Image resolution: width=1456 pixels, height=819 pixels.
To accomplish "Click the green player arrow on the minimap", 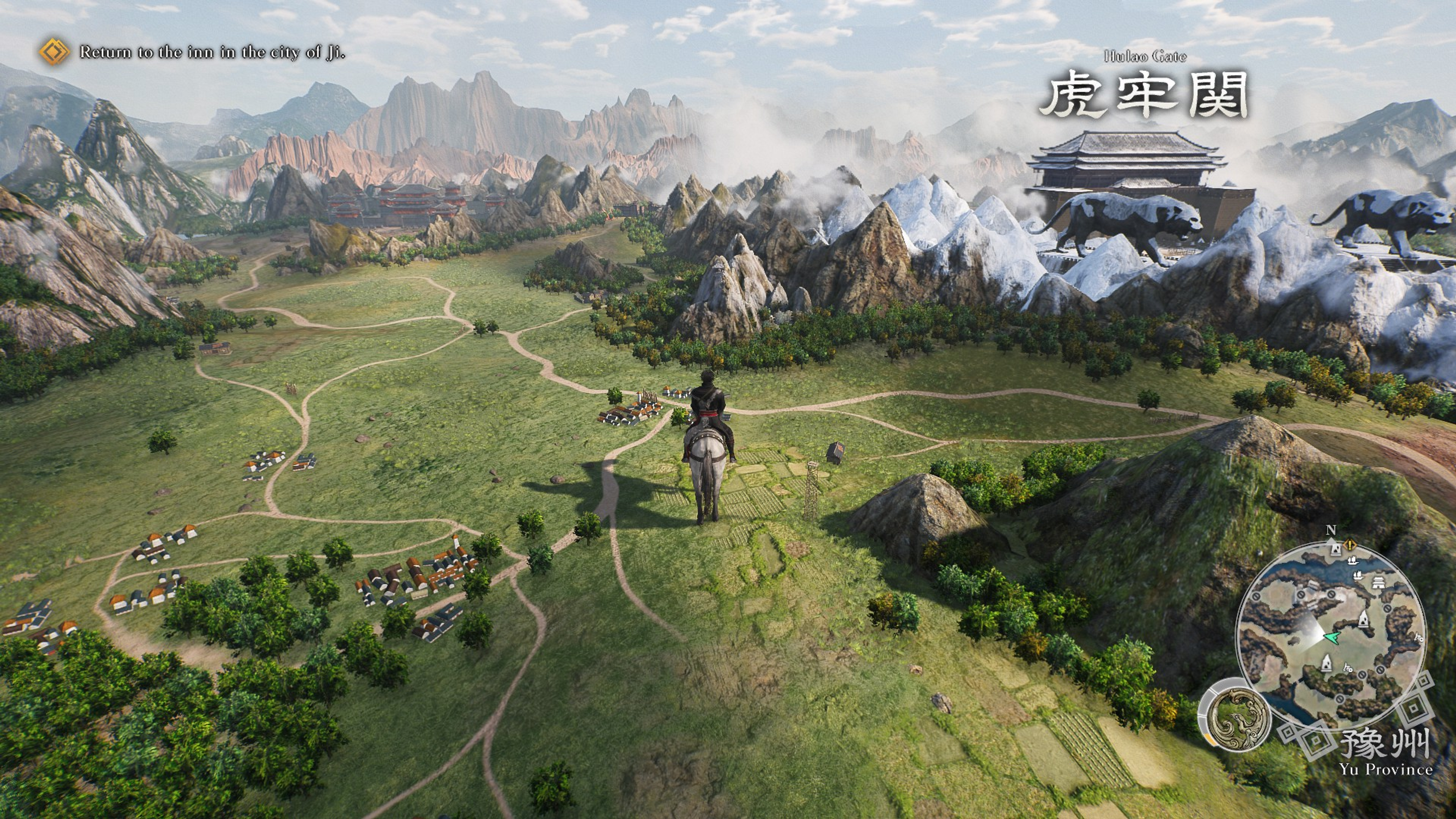I will point(1332,637).
